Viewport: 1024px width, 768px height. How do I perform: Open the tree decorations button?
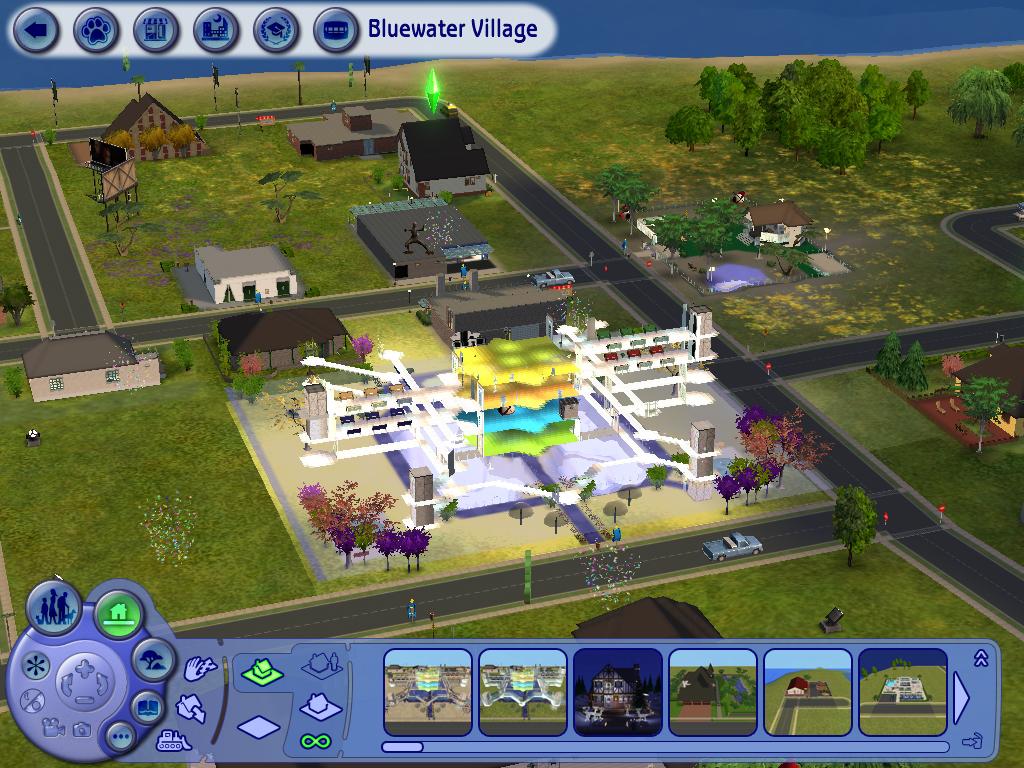pos(153,660)
